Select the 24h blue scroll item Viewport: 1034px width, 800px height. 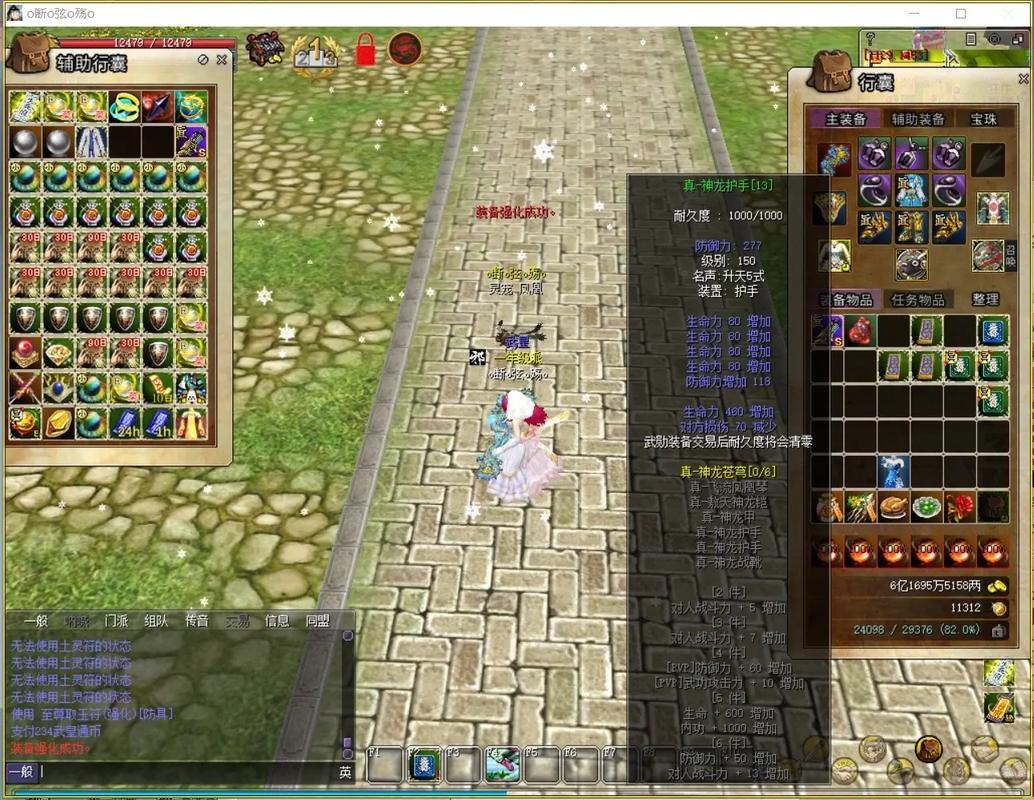click(x=124, y=422)
